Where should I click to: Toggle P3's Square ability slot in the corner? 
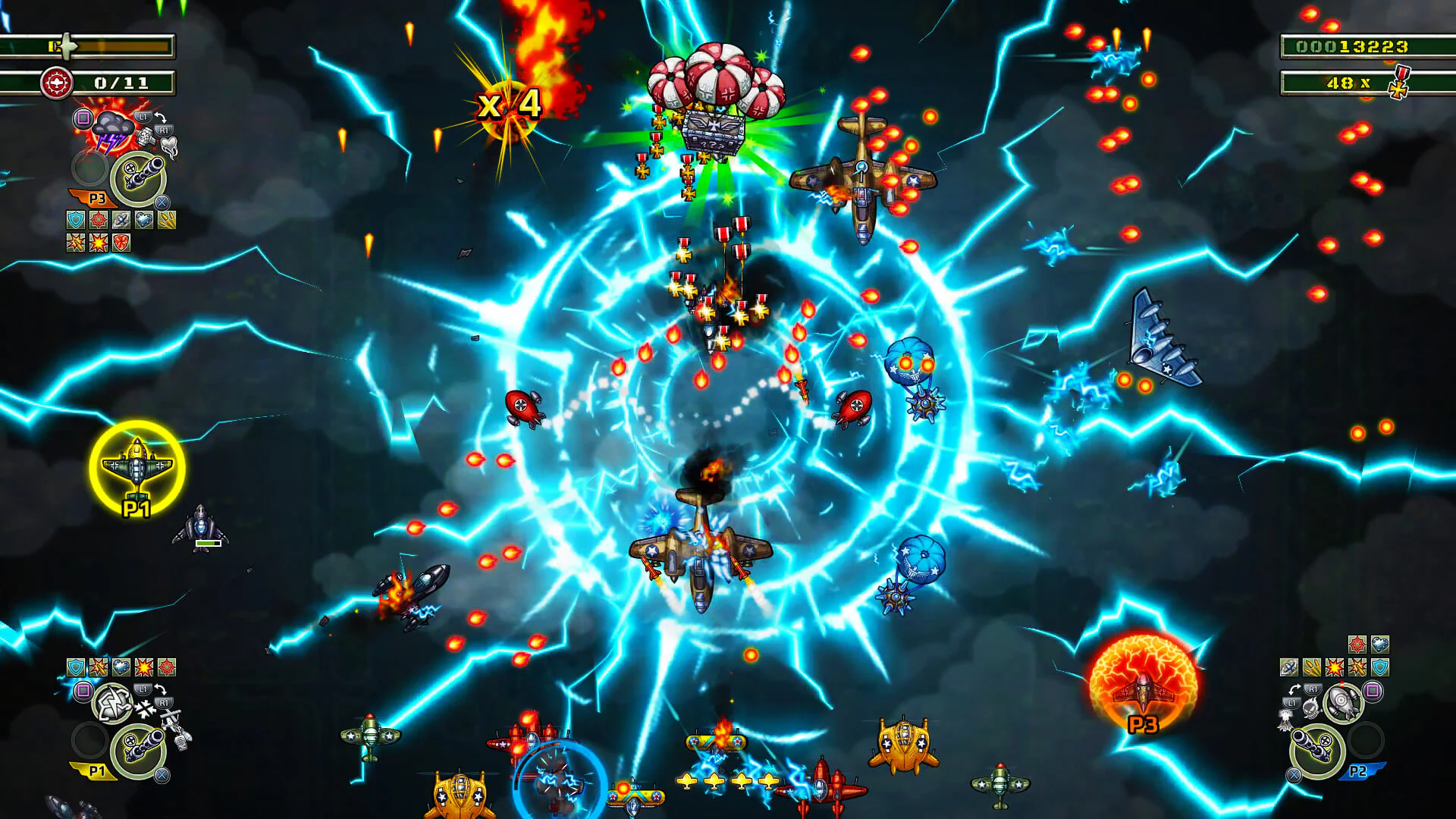tap(83, 118)
